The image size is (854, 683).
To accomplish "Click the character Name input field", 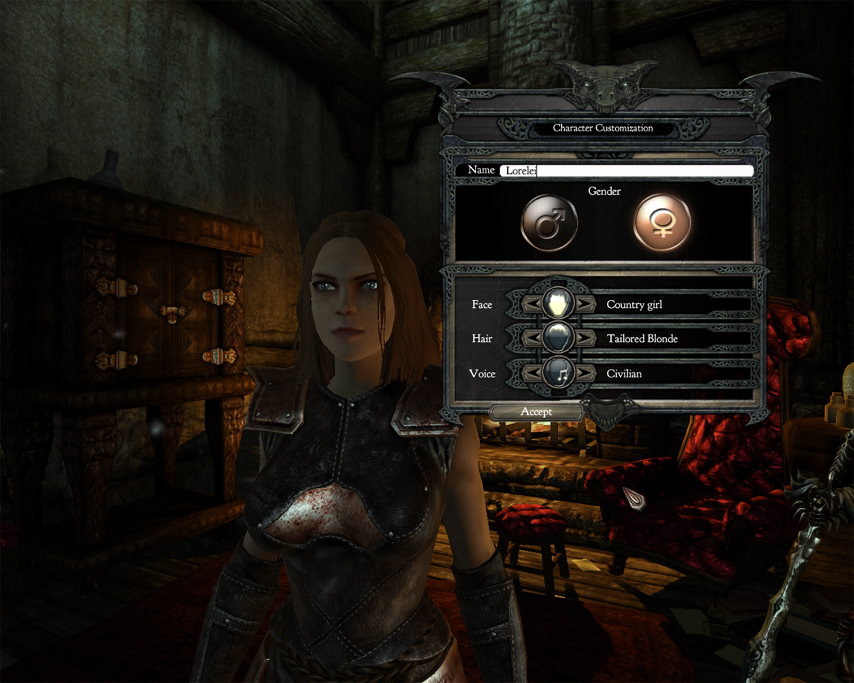I will 626,171.
